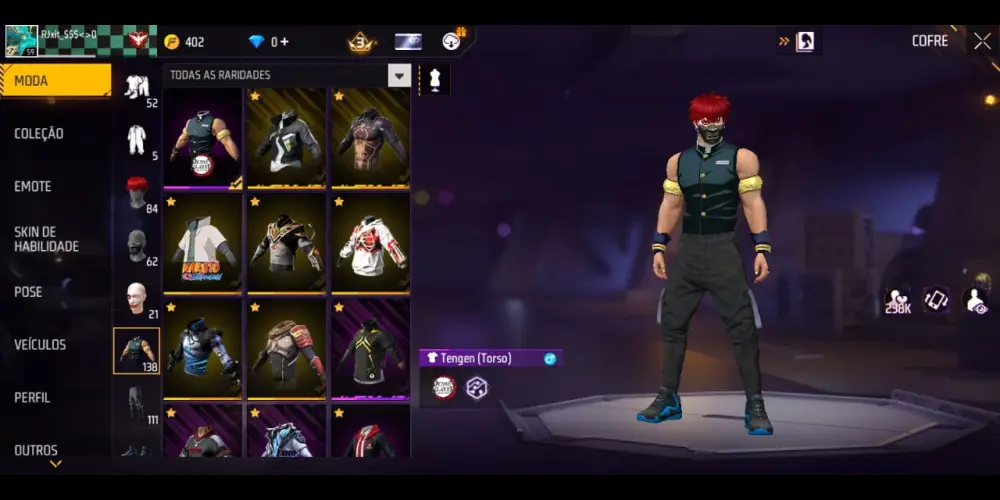Open the Emote tab
The image size is (1000, 500).
33,186
